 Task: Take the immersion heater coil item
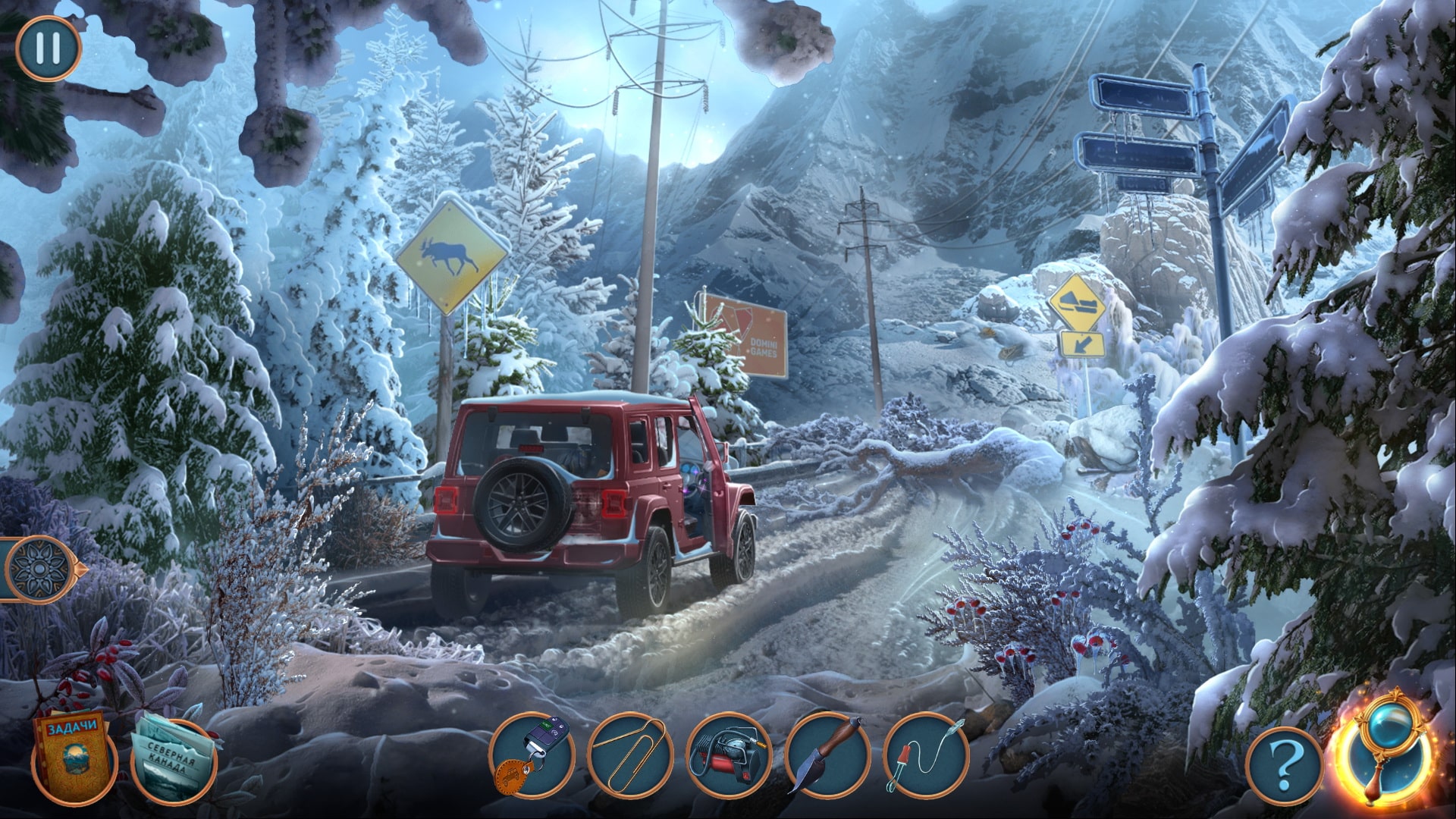926,756
